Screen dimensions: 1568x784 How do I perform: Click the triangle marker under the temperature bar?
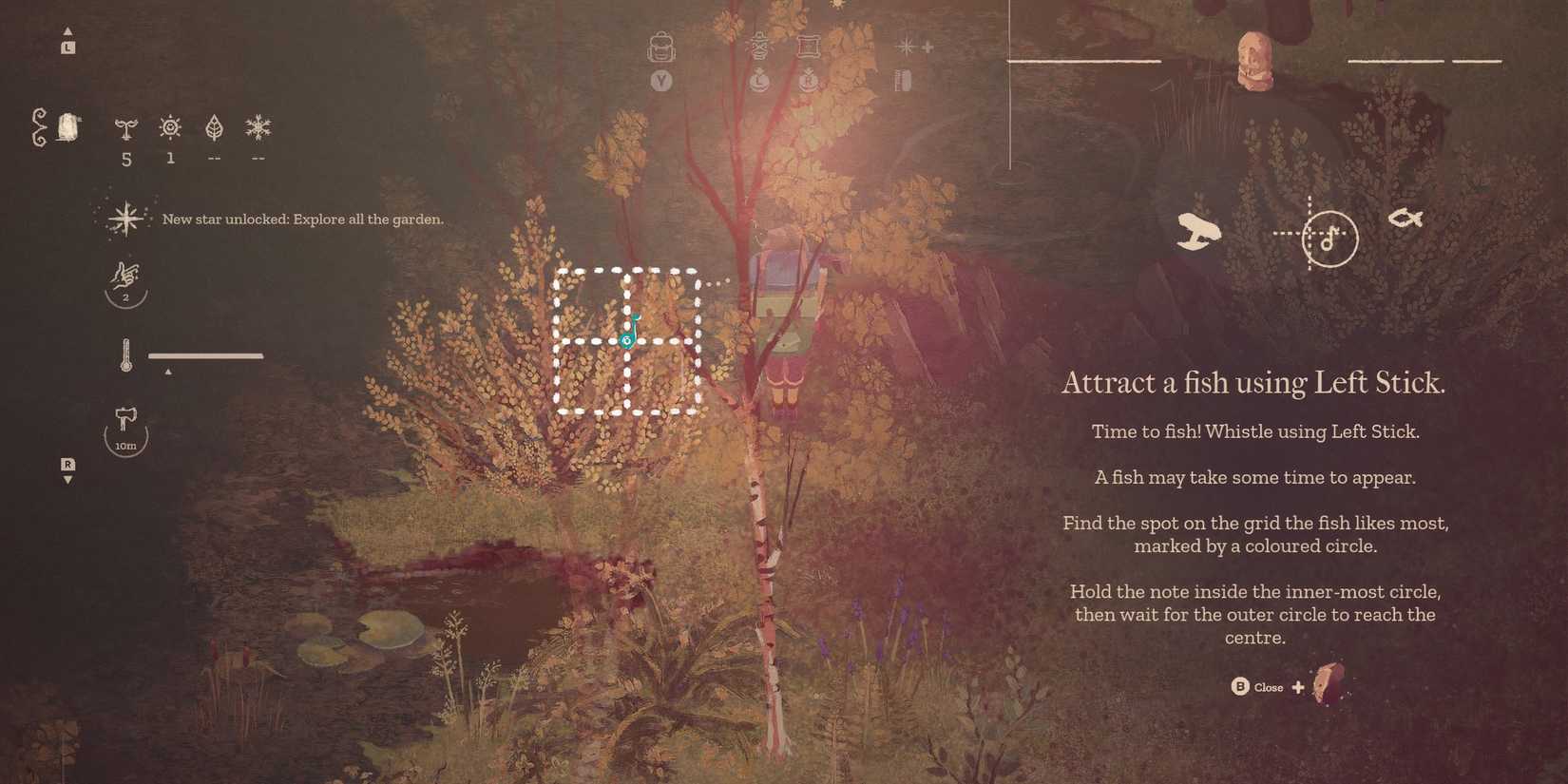[169, 373]
